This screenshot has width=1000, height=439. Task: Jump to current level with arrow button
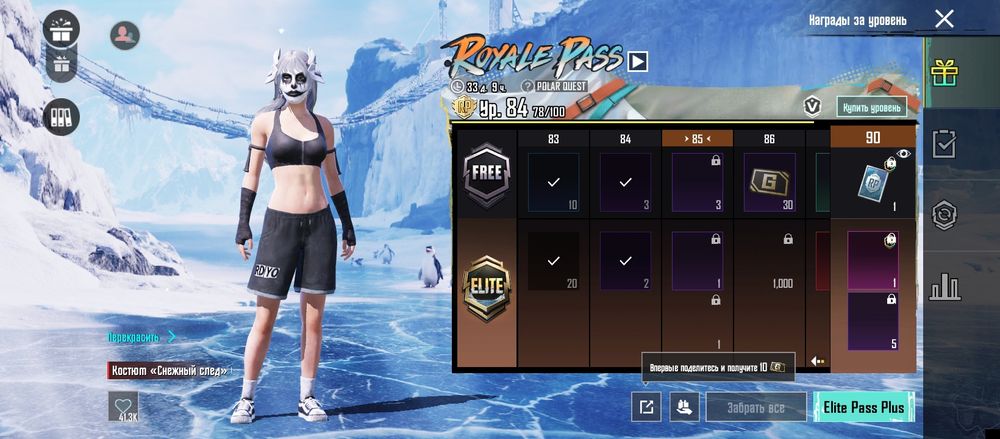[818, 360]
